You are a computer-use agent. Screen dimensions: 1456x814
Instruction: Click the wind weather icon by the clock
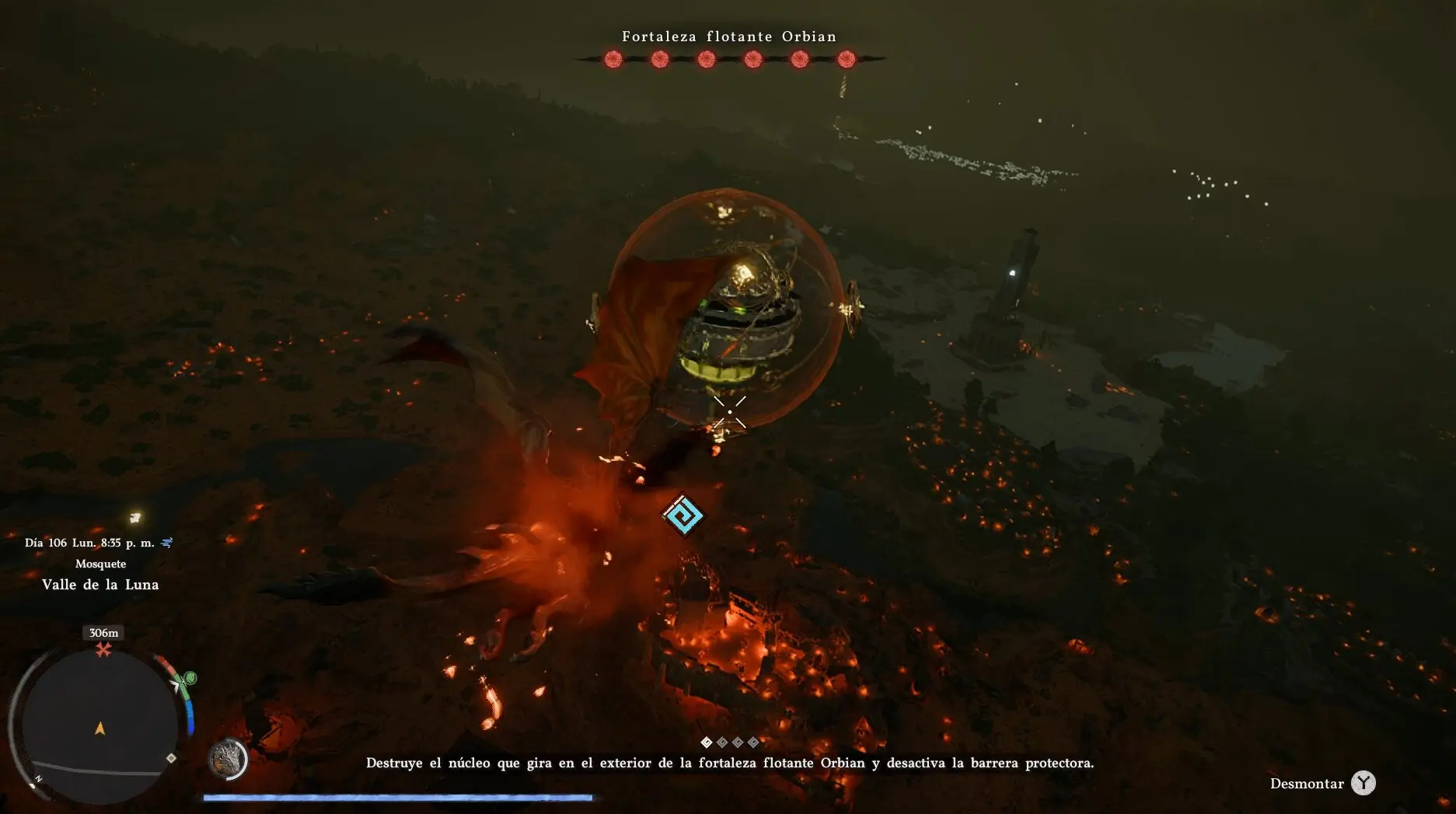pos(166,543)
